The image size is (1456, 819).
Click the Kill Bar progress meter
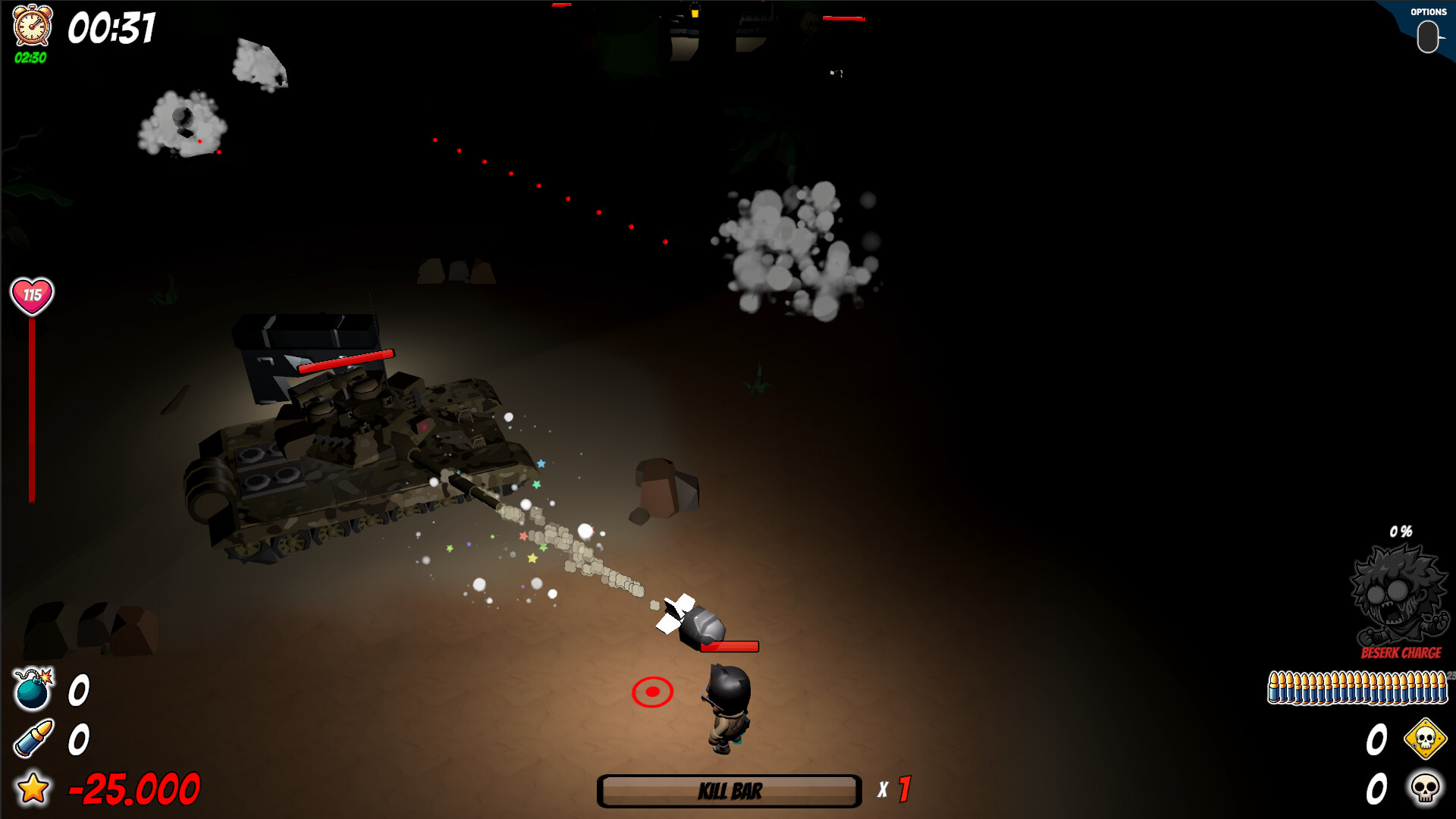click(x=728, y=792)
